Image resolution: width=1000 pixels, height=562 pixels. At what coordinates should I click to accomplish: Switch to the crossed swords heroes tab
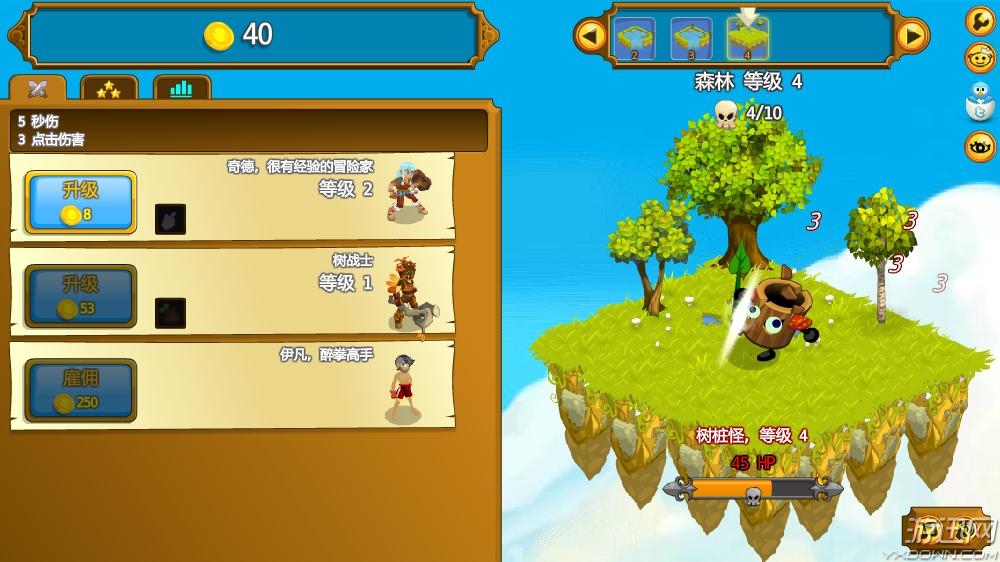(38, 89)
